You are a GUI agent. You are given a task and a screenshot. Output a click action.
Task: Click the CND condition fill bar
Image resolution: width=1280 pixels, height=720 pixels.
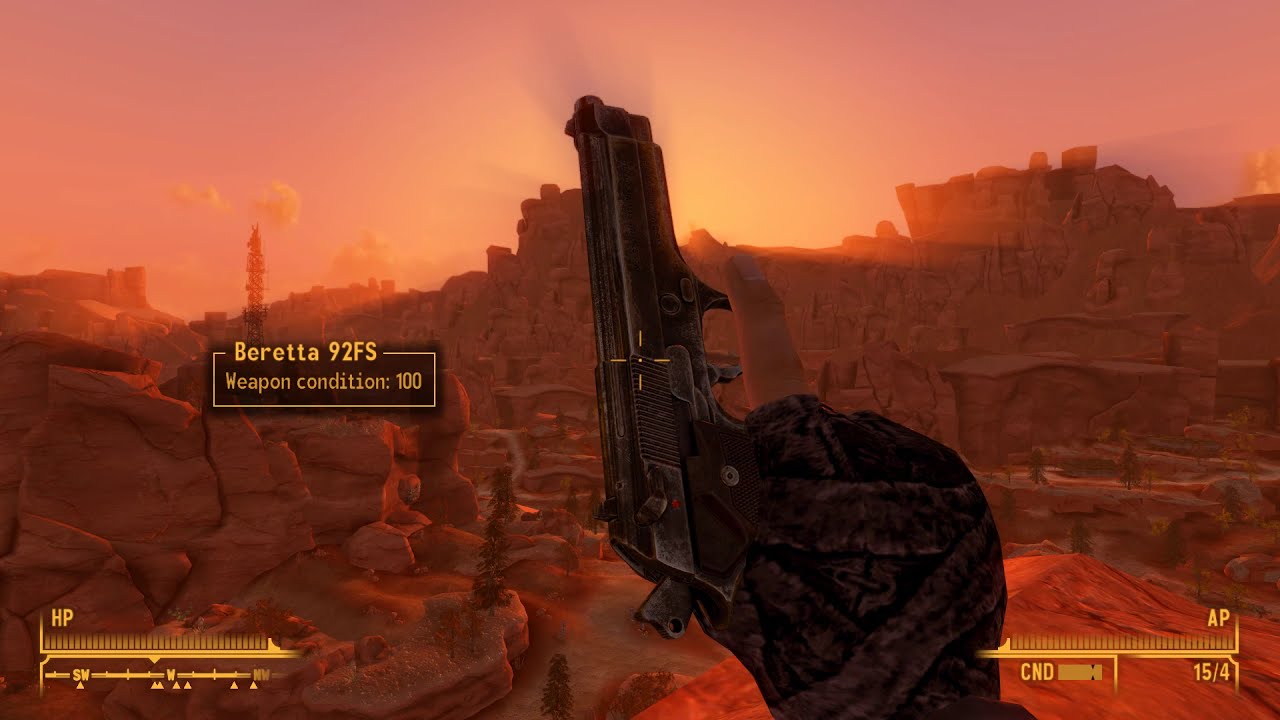pyautogui.click(x=1079, y=672)
